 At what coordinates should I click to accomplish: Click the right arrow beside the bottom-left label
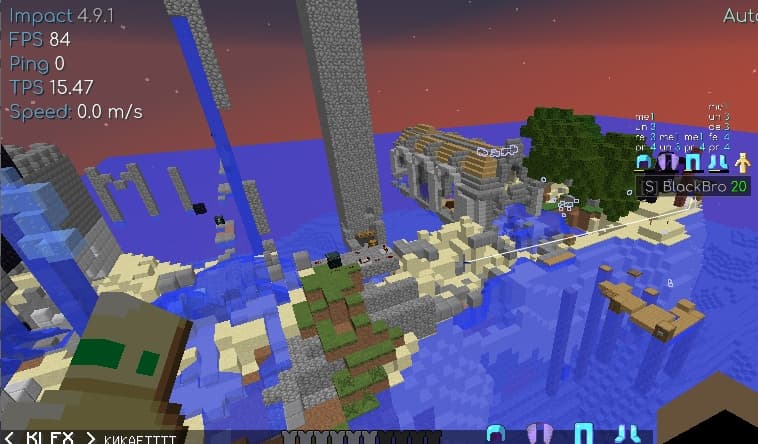pyautogui.click(x=90, y=437)
